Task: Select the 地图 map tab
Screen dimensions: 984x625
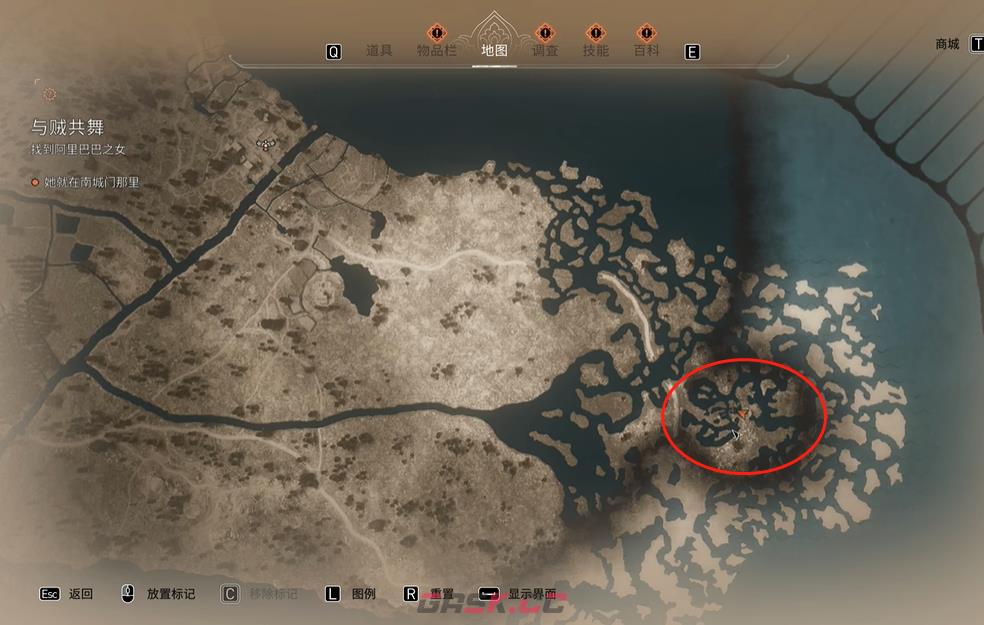Action: coord(494,51)
